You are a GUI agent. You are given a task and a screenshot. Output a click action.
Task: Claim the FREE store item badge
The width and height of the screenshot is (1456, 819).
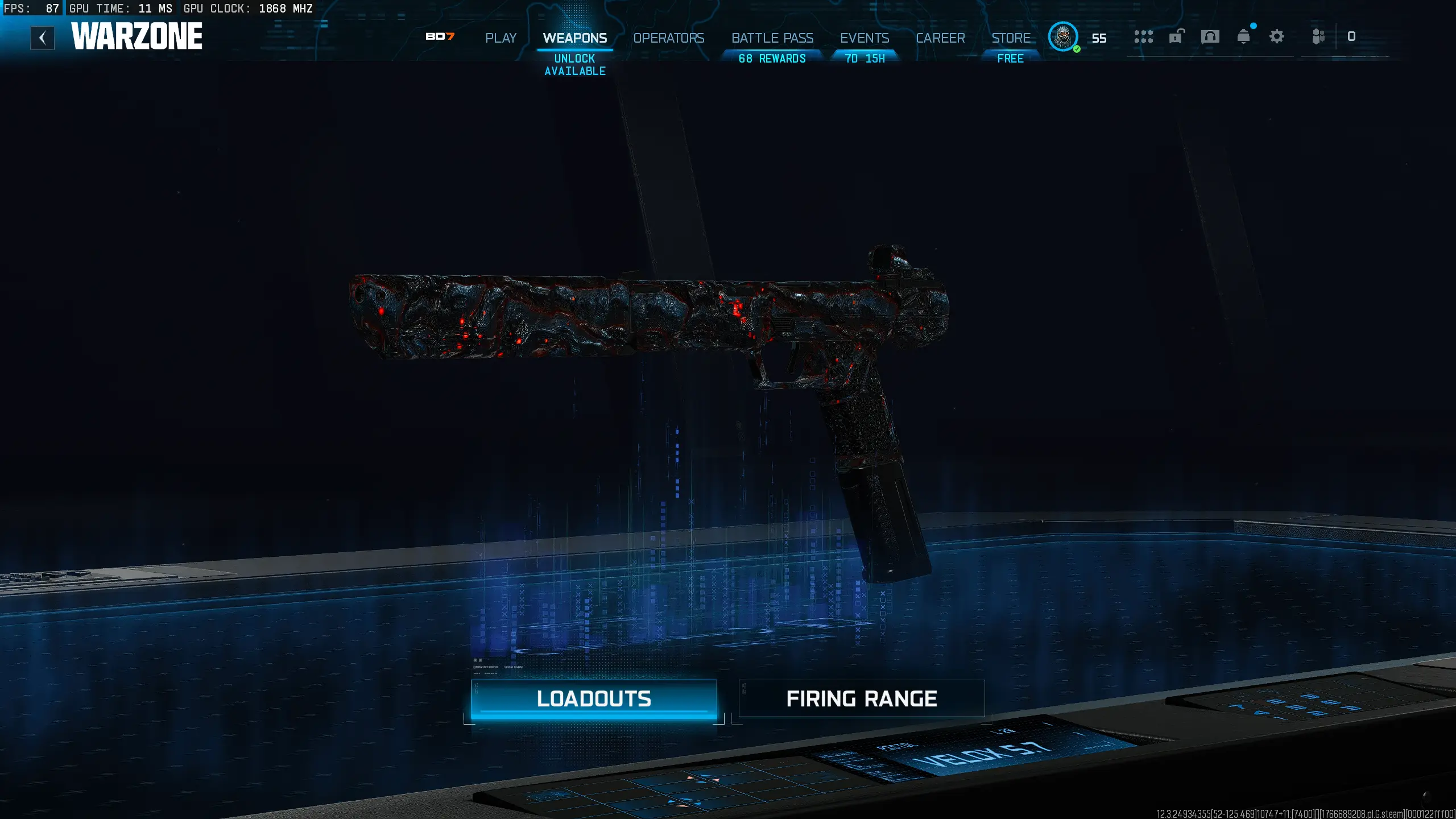1011,58
